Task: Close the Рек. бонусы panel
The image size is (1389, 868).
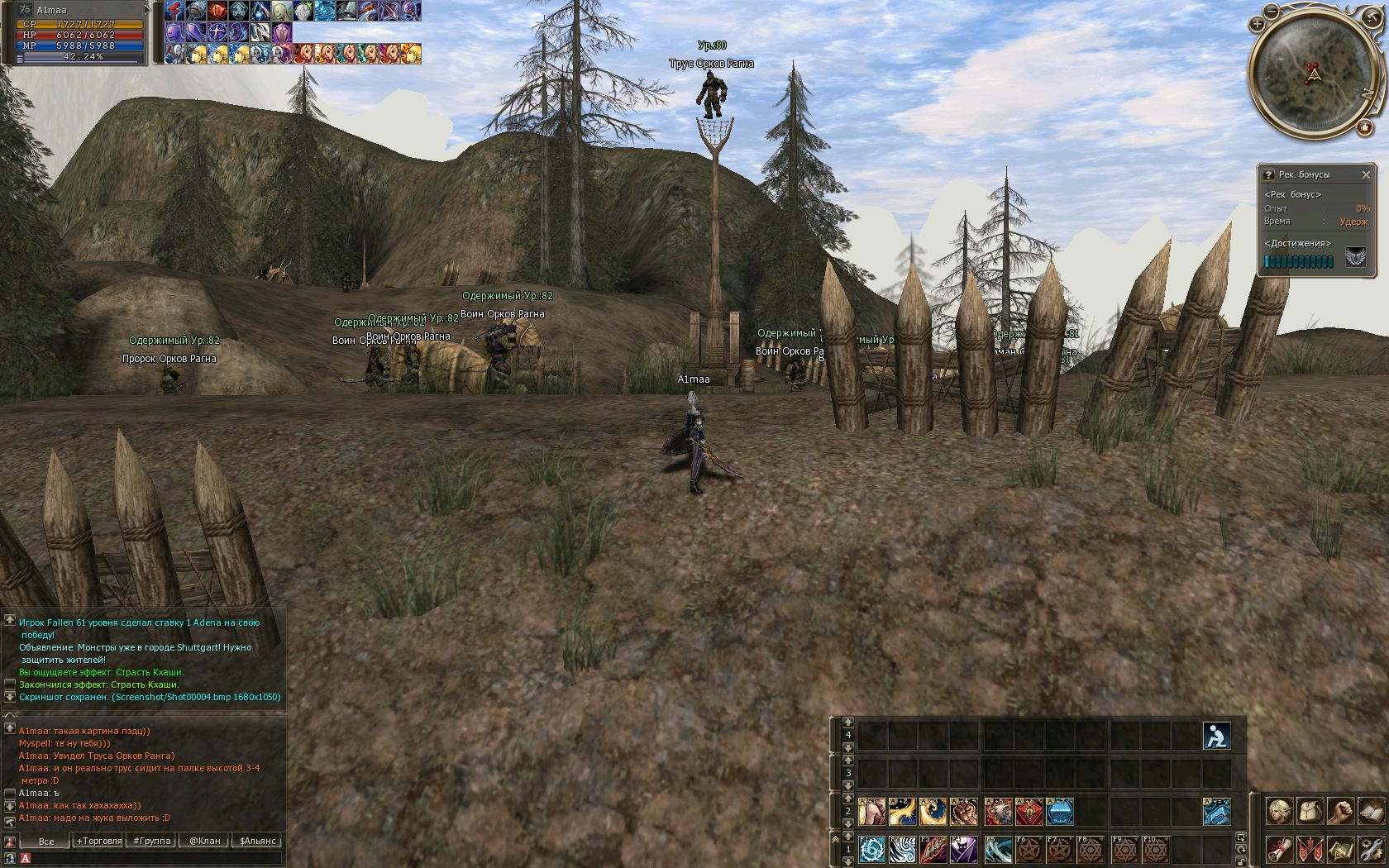Action: point(1366,174)
